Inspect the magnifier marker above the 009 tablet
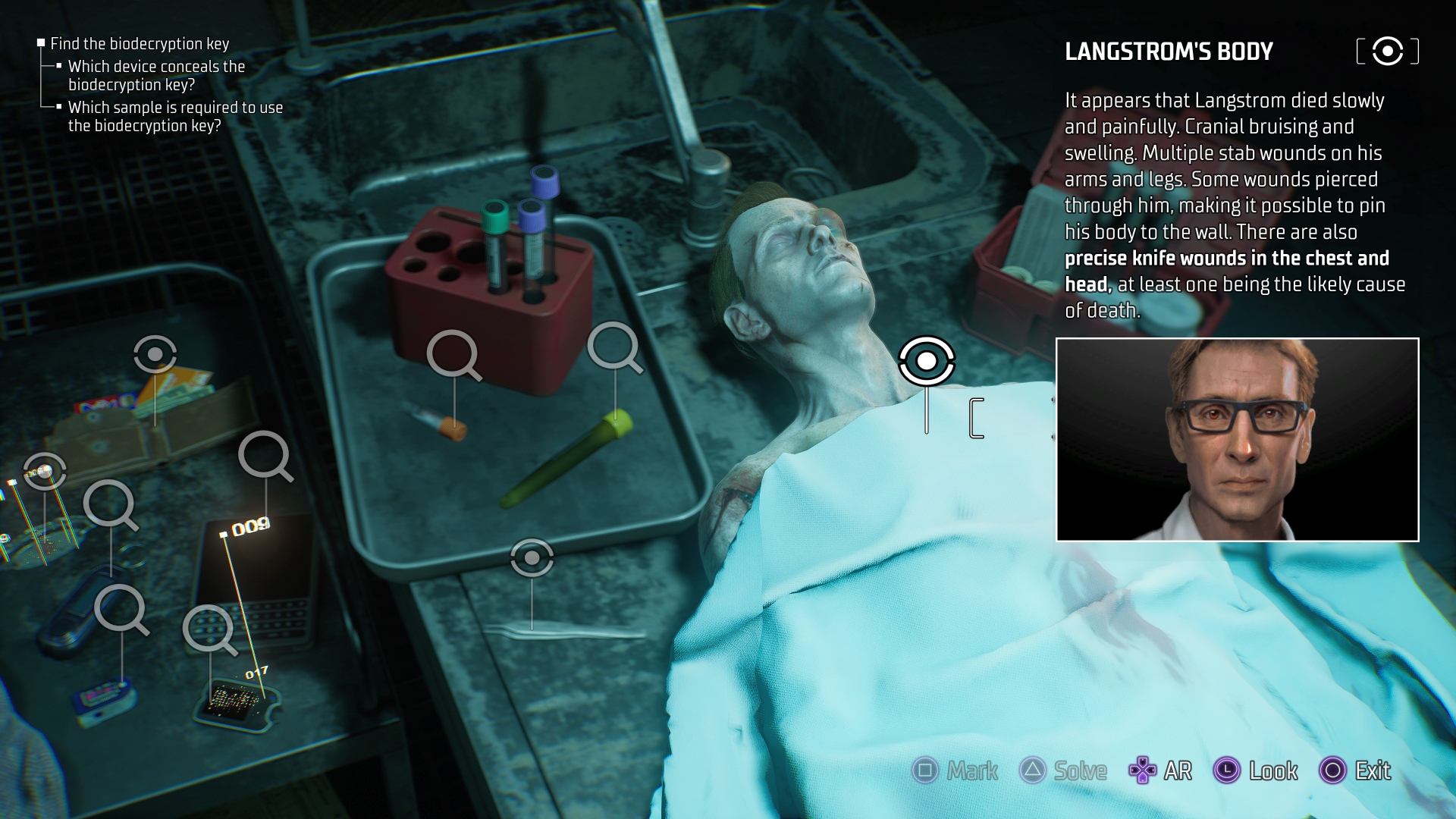This screenshot has height=819, width=1456. pos(263,455)
